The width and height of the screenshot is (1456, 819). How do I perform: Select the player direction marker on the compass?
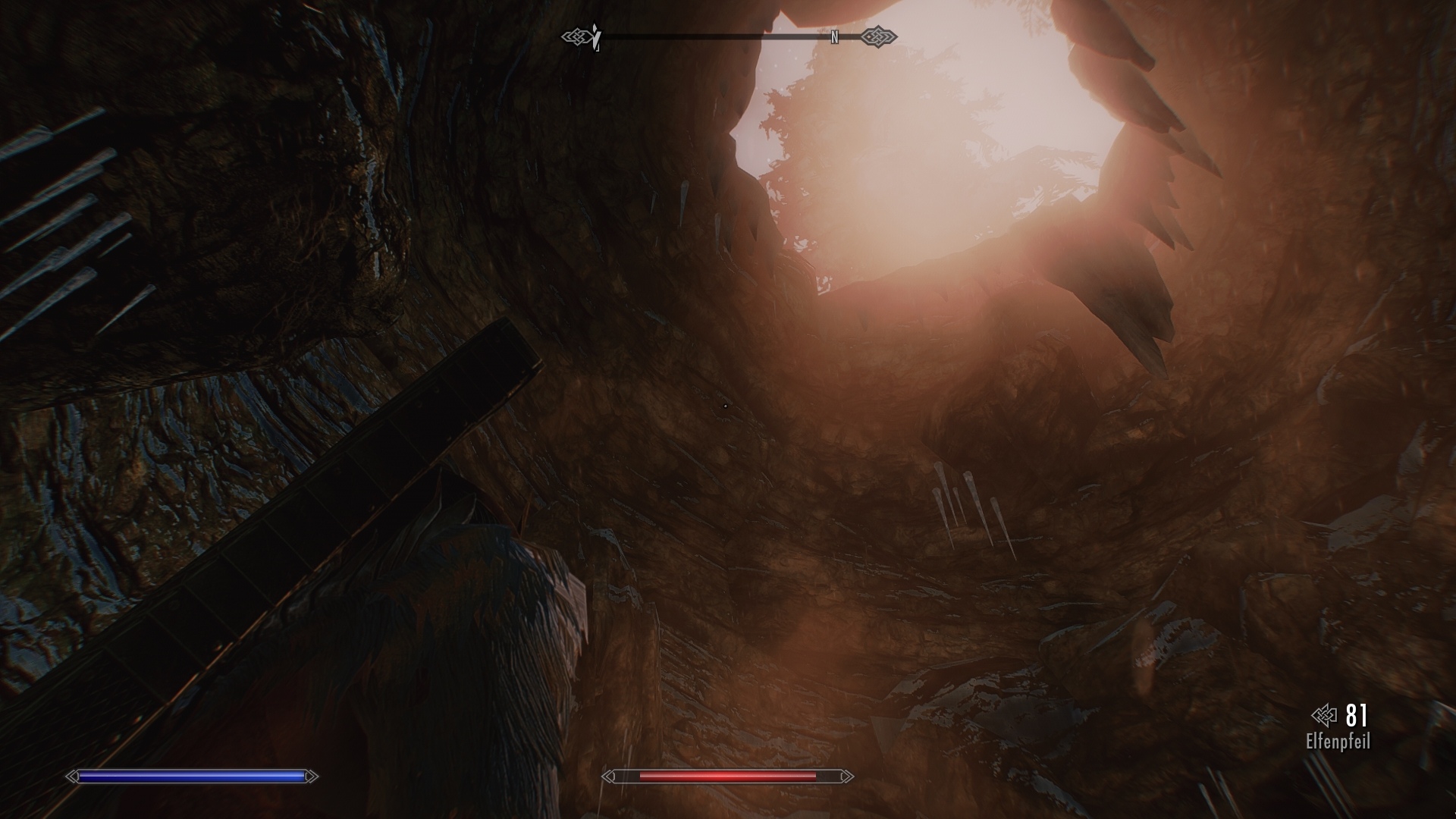(x=596, y=34)
